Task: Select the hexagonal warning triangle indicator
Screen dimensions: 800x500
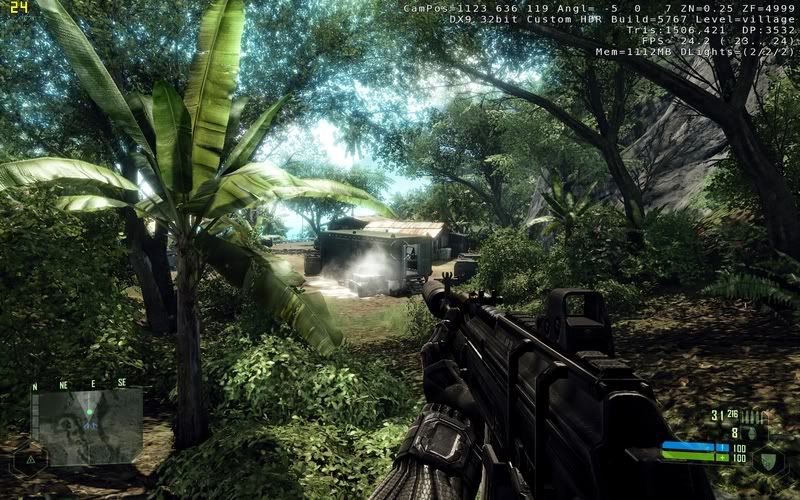Action: (x=30, y=460)
